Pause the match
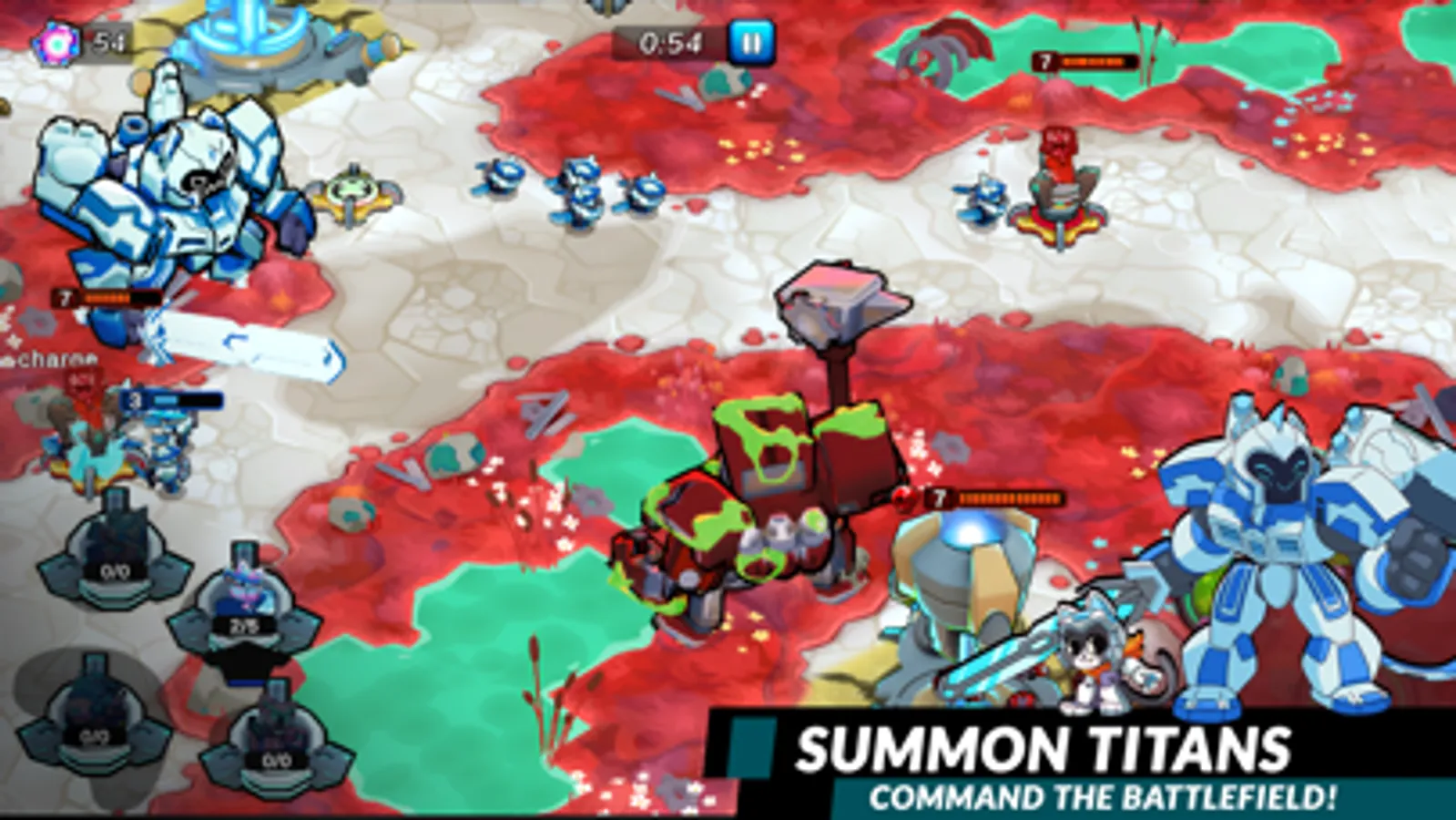The image size is (1456, 820). pyautogui.click(x=751, y=40)
